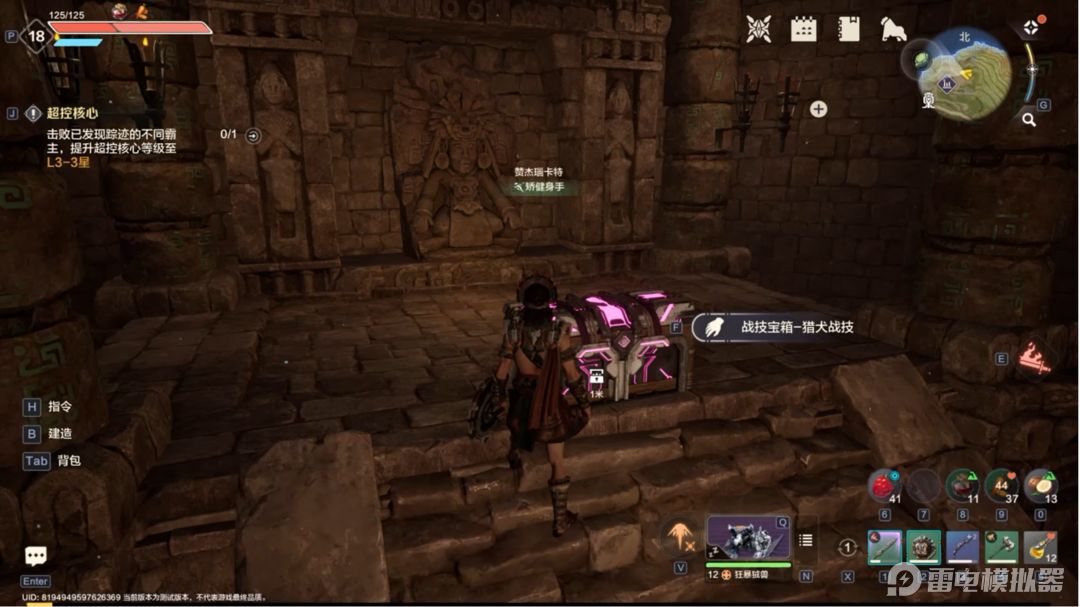The height and width of the screenshot is (607, 1080).
Task: Click the round plus button
Action: point(818,109)
